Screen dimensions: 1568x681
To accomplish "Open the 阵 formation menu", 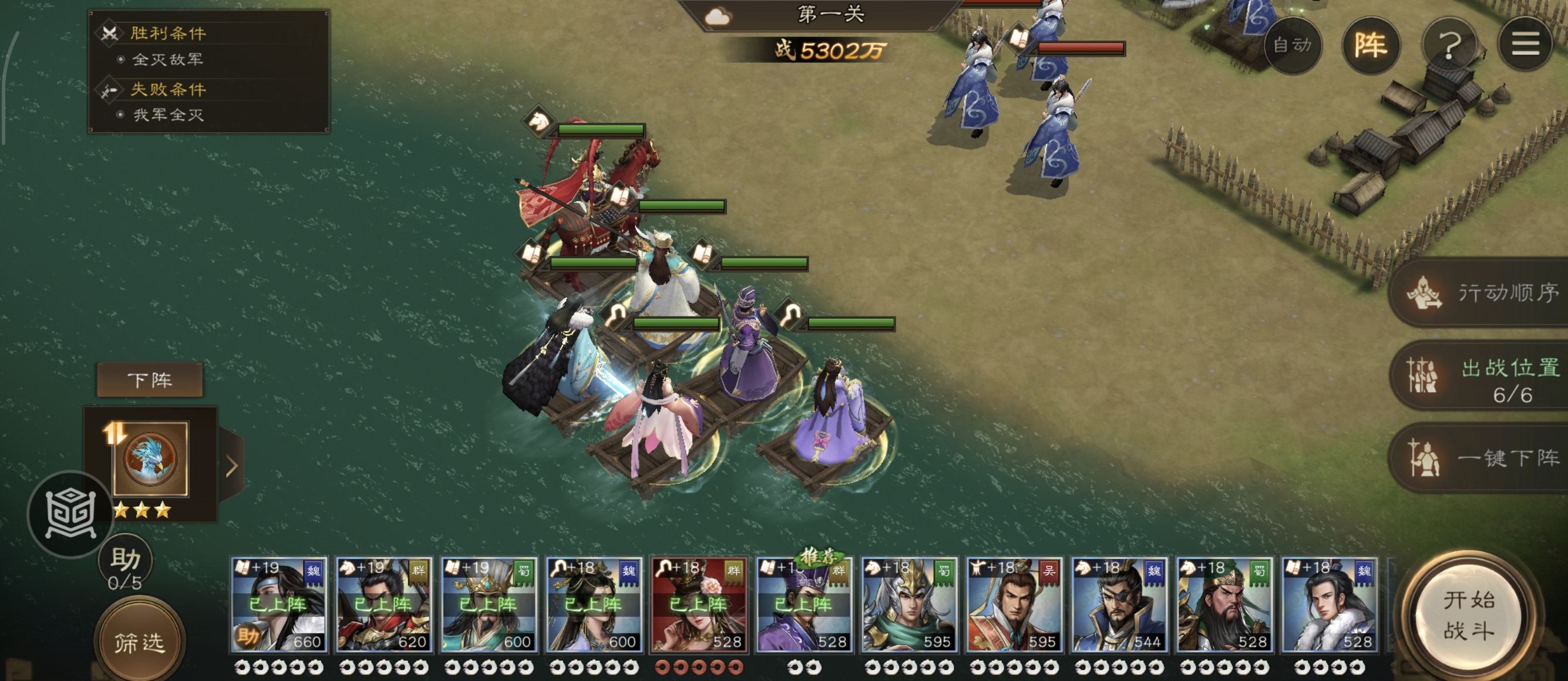I will tap(1370, 45).
